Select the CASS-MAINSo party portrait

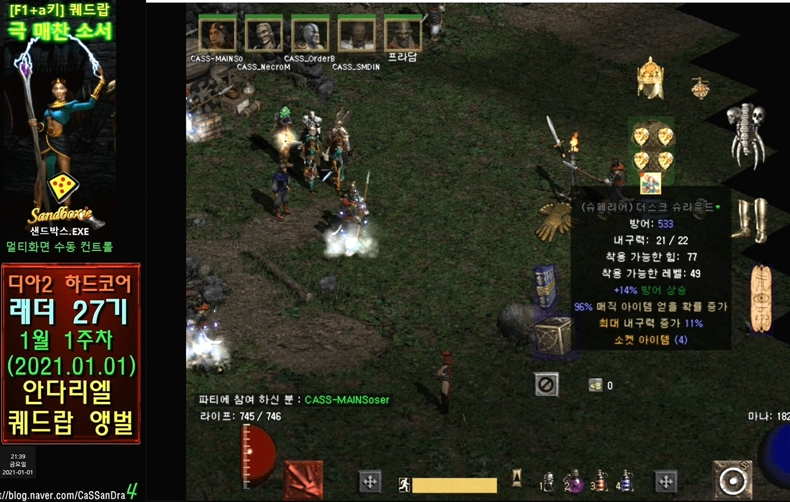[x=217, y=33]
